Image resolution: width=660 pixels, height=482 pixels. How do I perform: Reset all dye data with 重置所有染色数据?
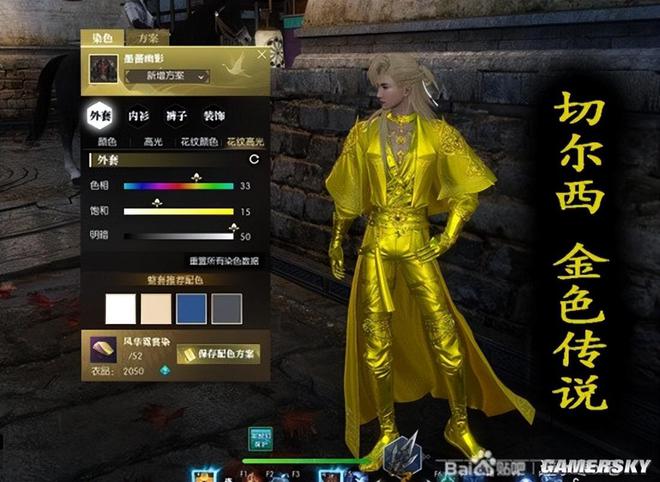pos(210,261)
